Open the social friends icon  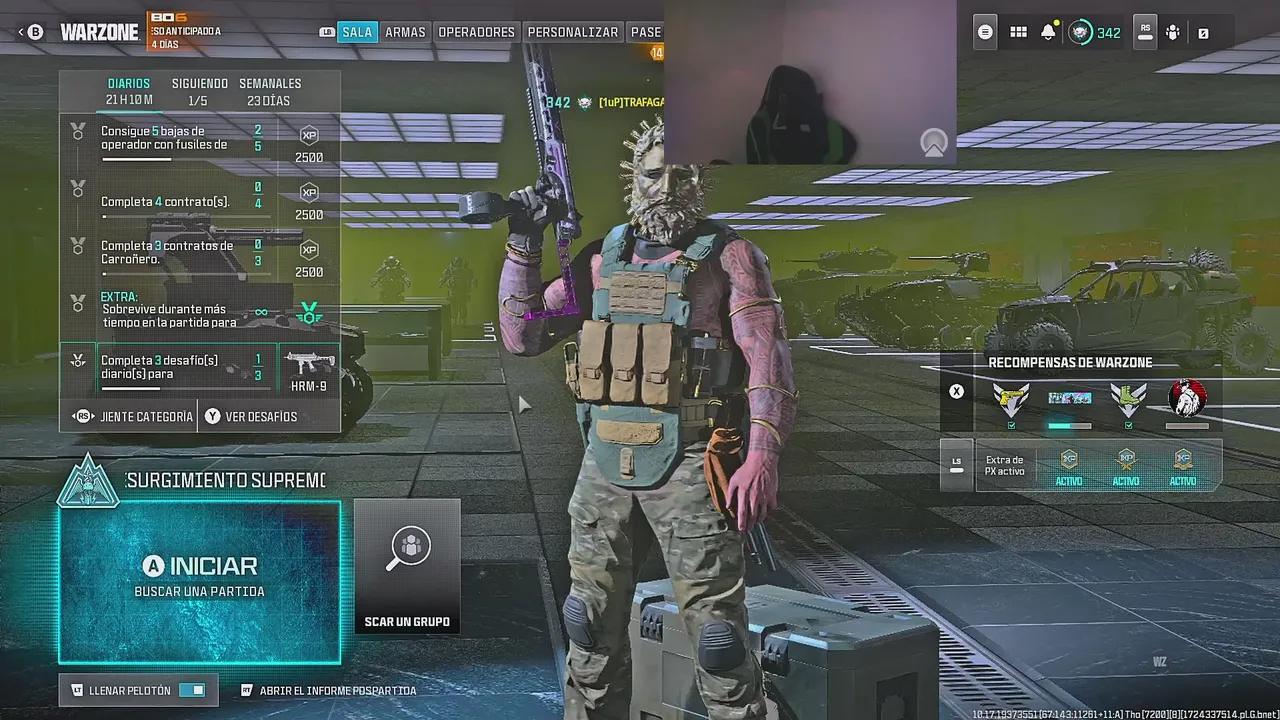coord(1173,32)
